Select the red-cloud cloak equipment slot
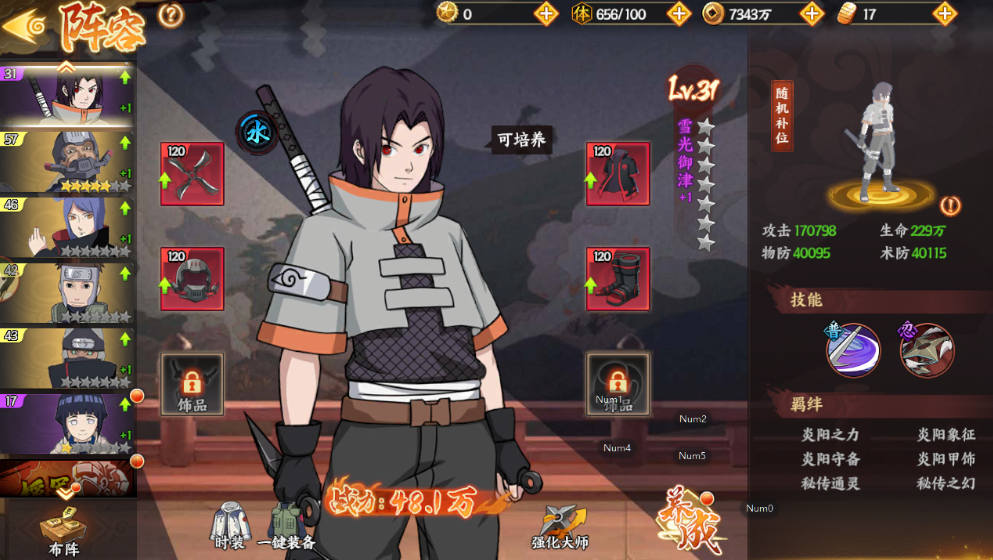993x560 pixels. 617,174
